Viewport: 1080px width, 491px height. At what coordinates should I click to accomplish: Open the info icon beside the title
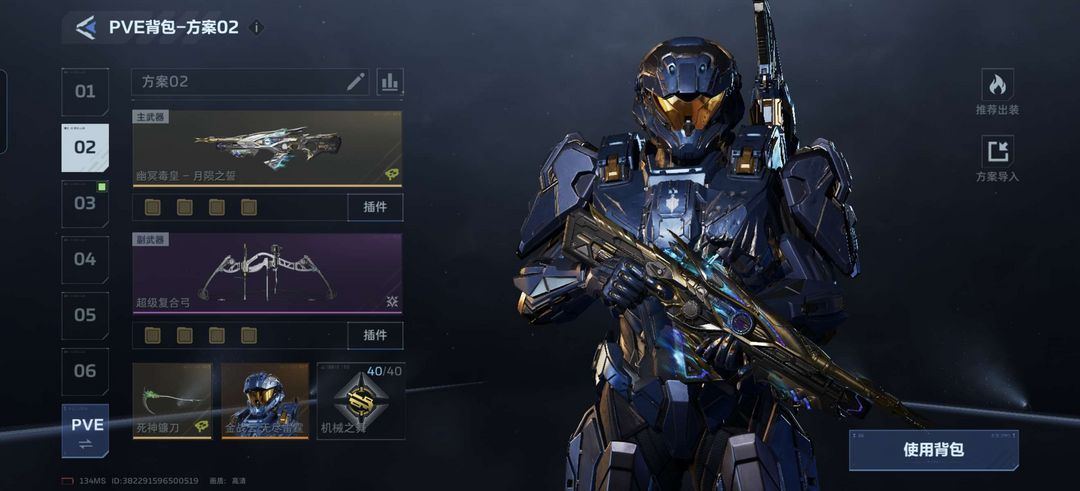click(256, 28)
